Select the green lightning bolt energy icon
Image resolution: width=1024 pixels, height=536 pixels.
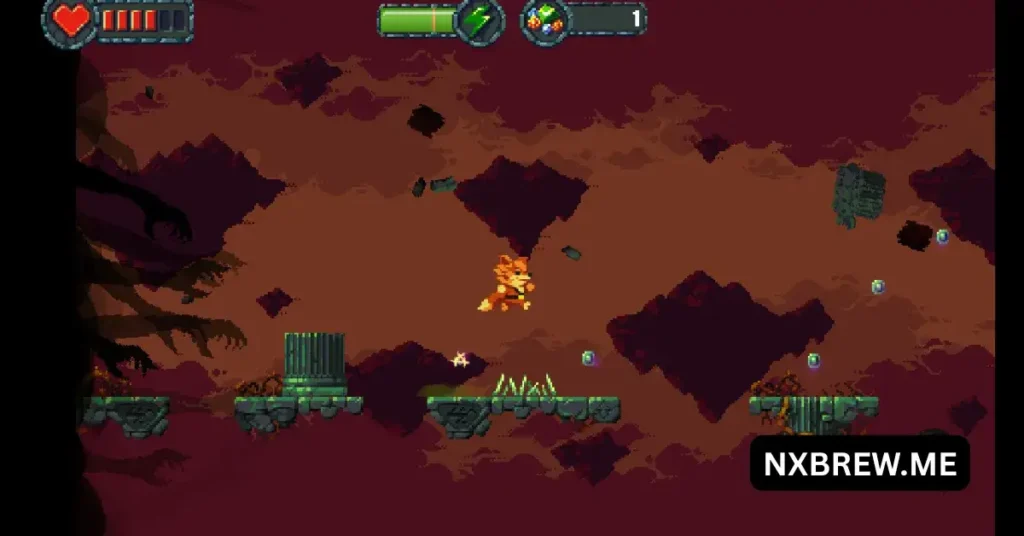(x=481, y=20)
